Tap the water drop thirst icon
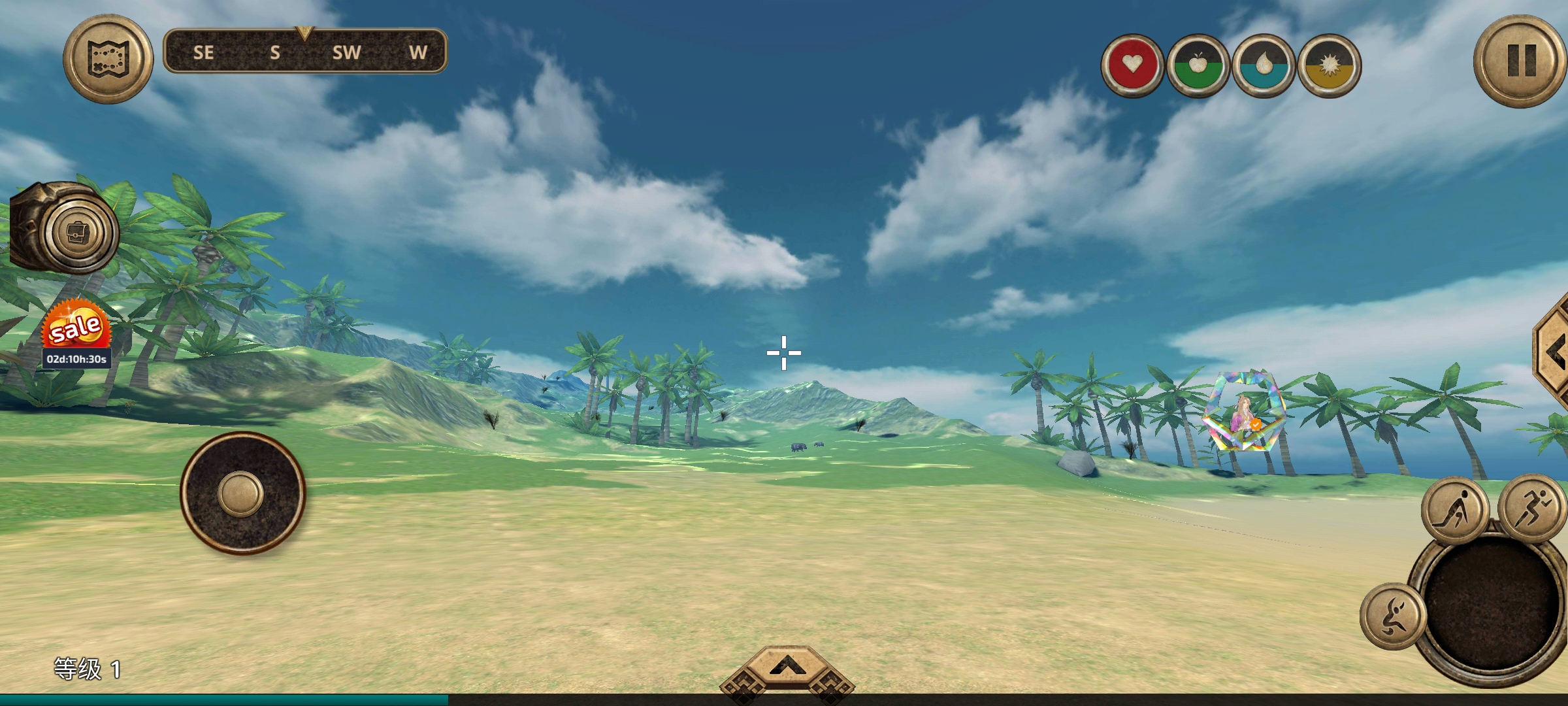Image resolution: width=1568 pixels, height=706 pixels. [x=1263, y=65]
